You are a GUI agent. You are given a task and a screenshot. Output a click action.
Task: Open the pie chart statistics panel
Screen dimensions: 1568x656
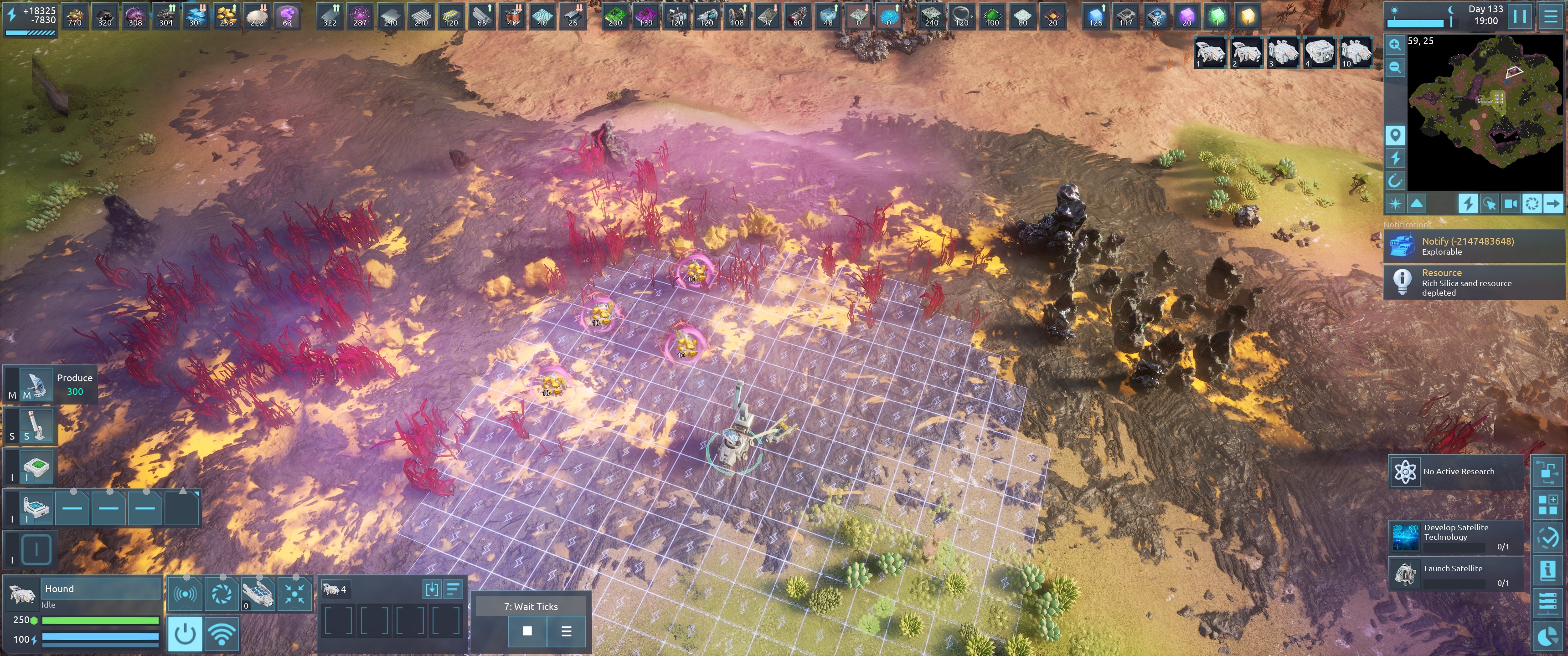pyautogui.click(x=1547, y=636)
